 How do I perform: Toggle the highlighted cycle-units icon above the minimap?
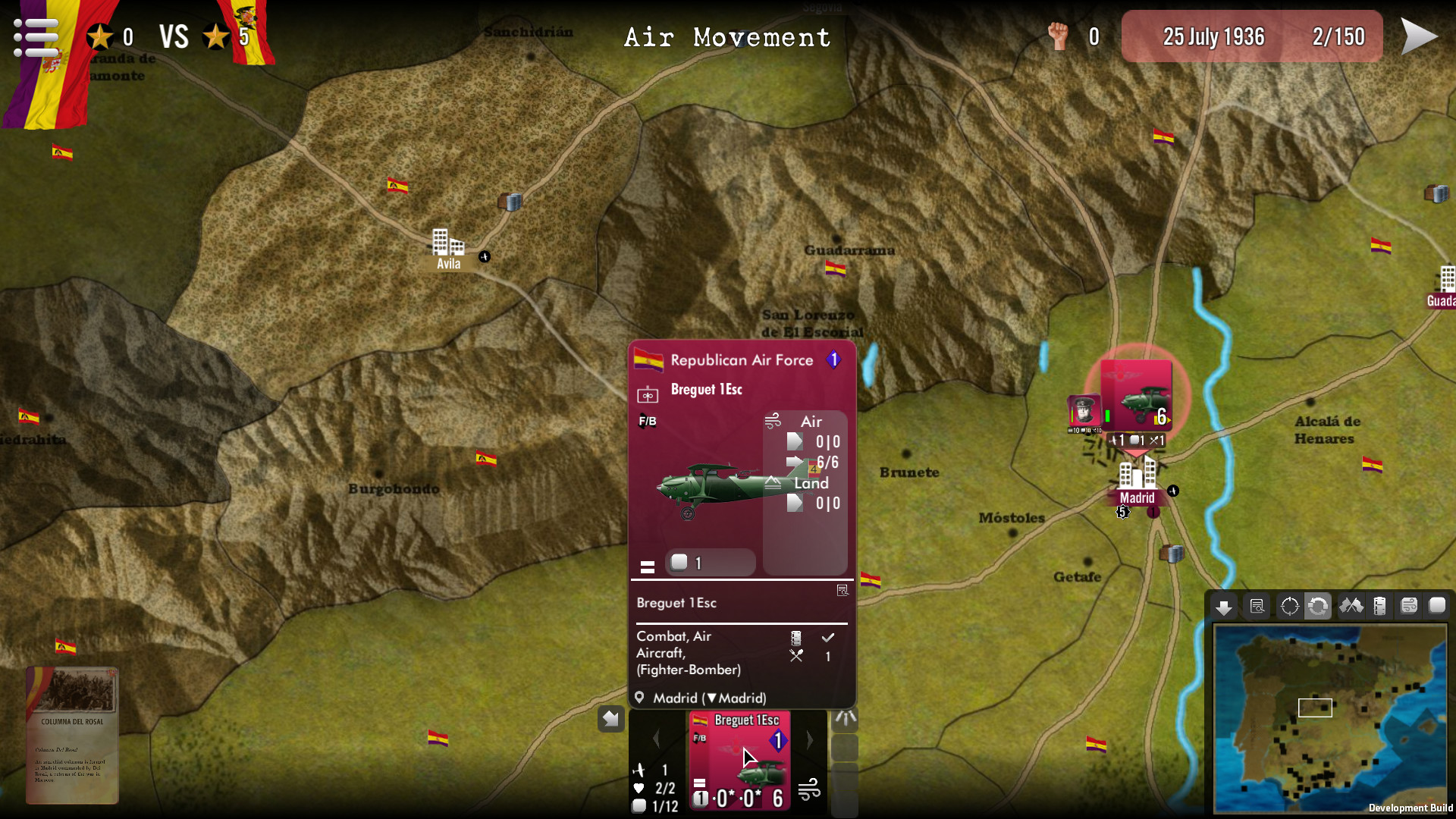pyautogui.click(x=1320, y=607)
